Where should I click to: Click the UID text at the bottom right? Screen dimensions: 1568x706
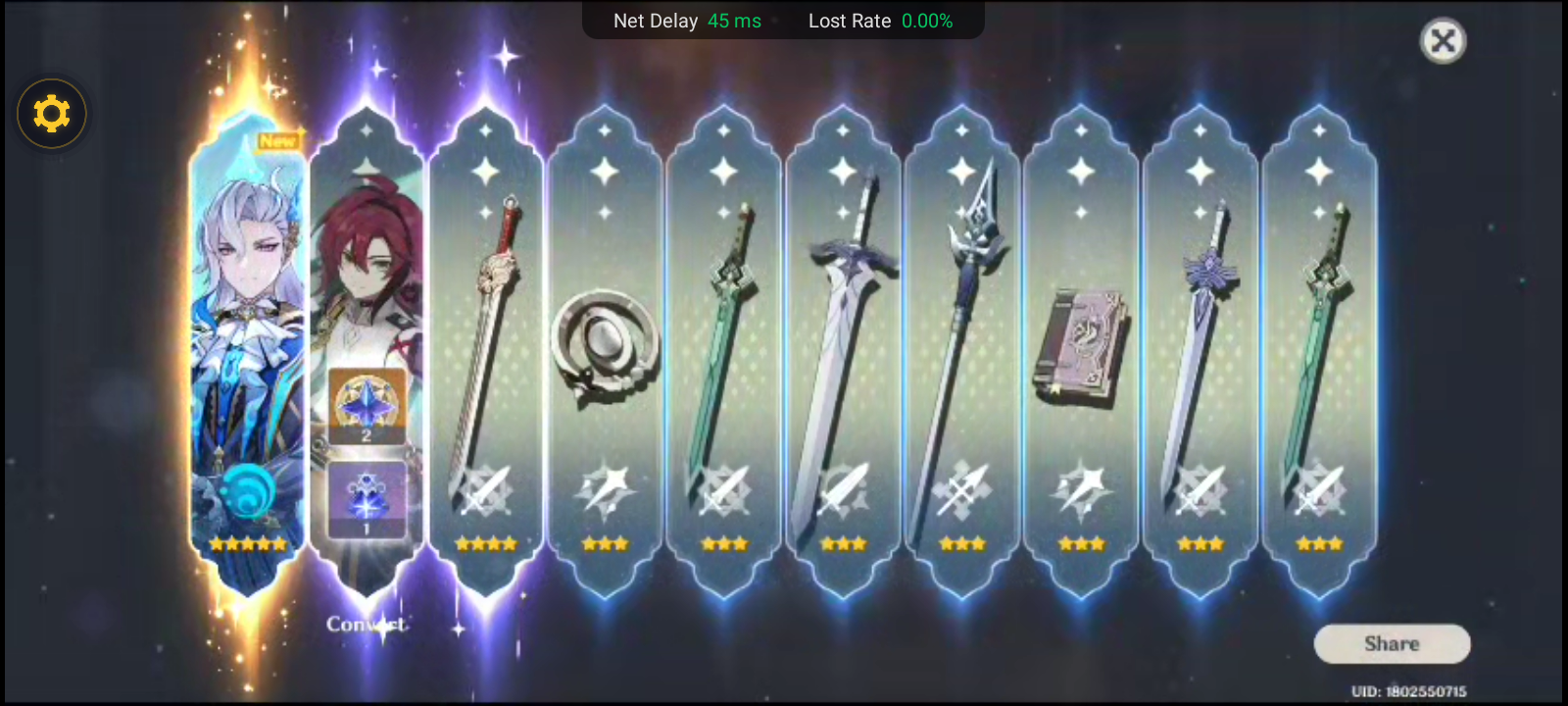[1411, 689]
